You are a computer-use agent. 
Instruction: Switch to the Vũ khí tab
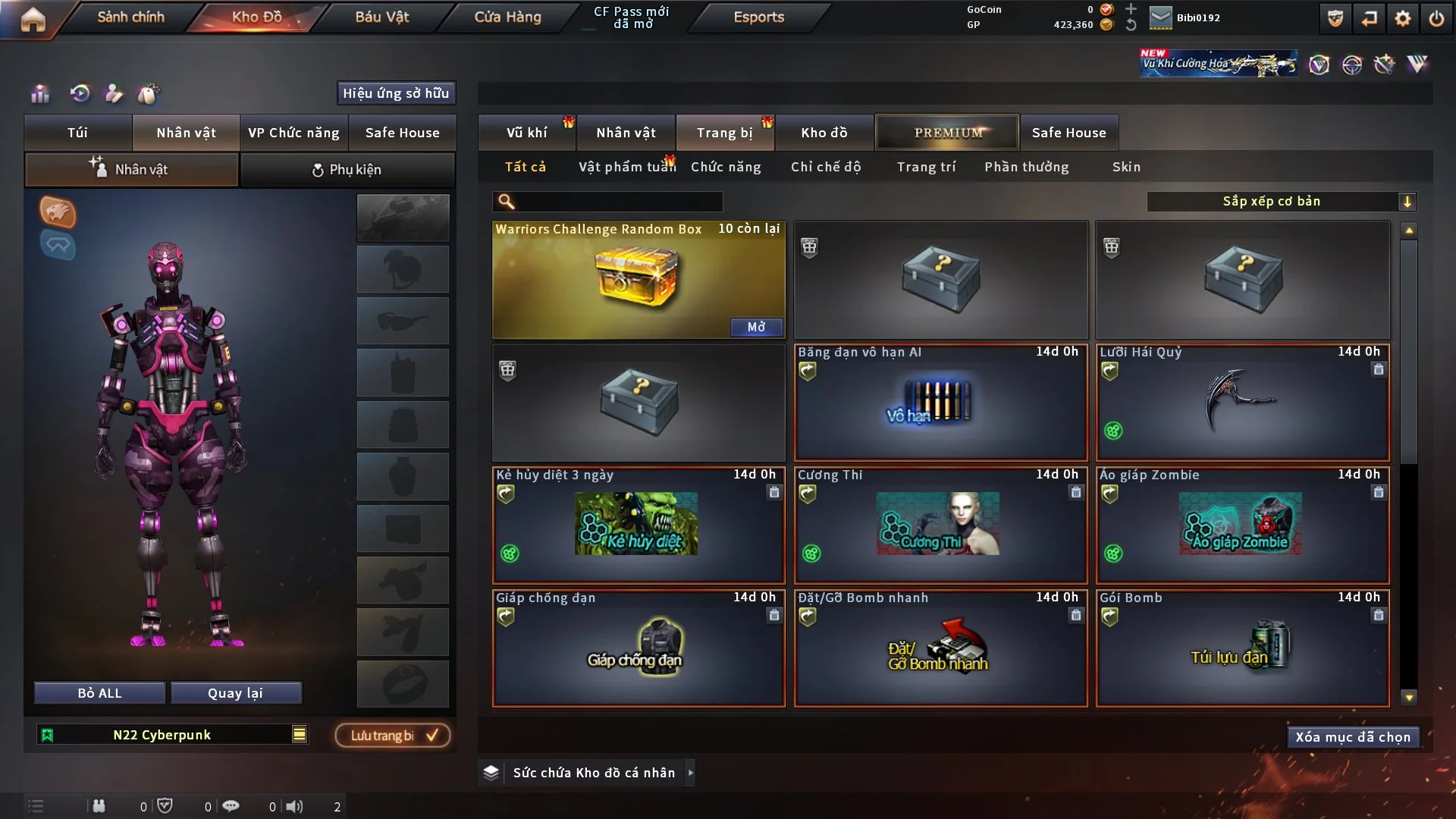pyautogui.click(x=526, y=133)
